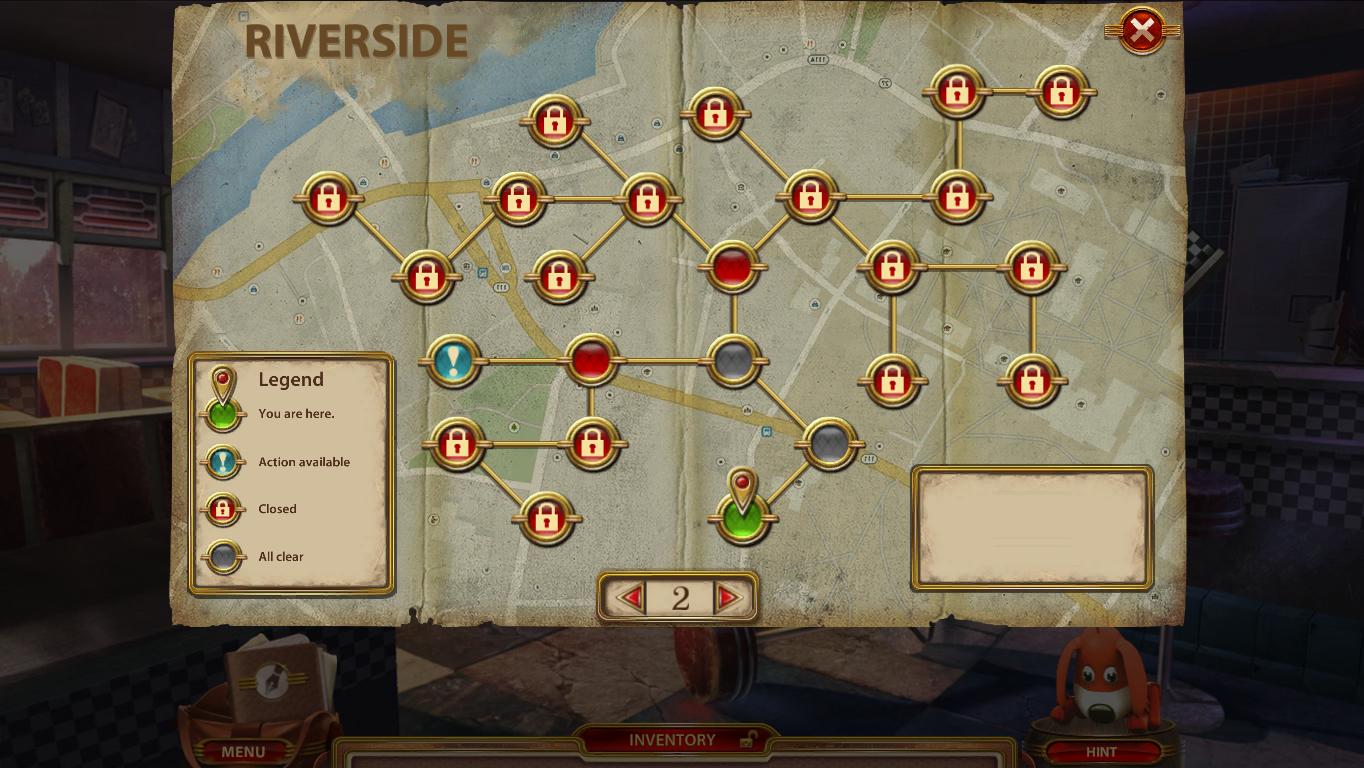Click the All clear circle in the legend
1364x768 pixels.
click(223, 556)
